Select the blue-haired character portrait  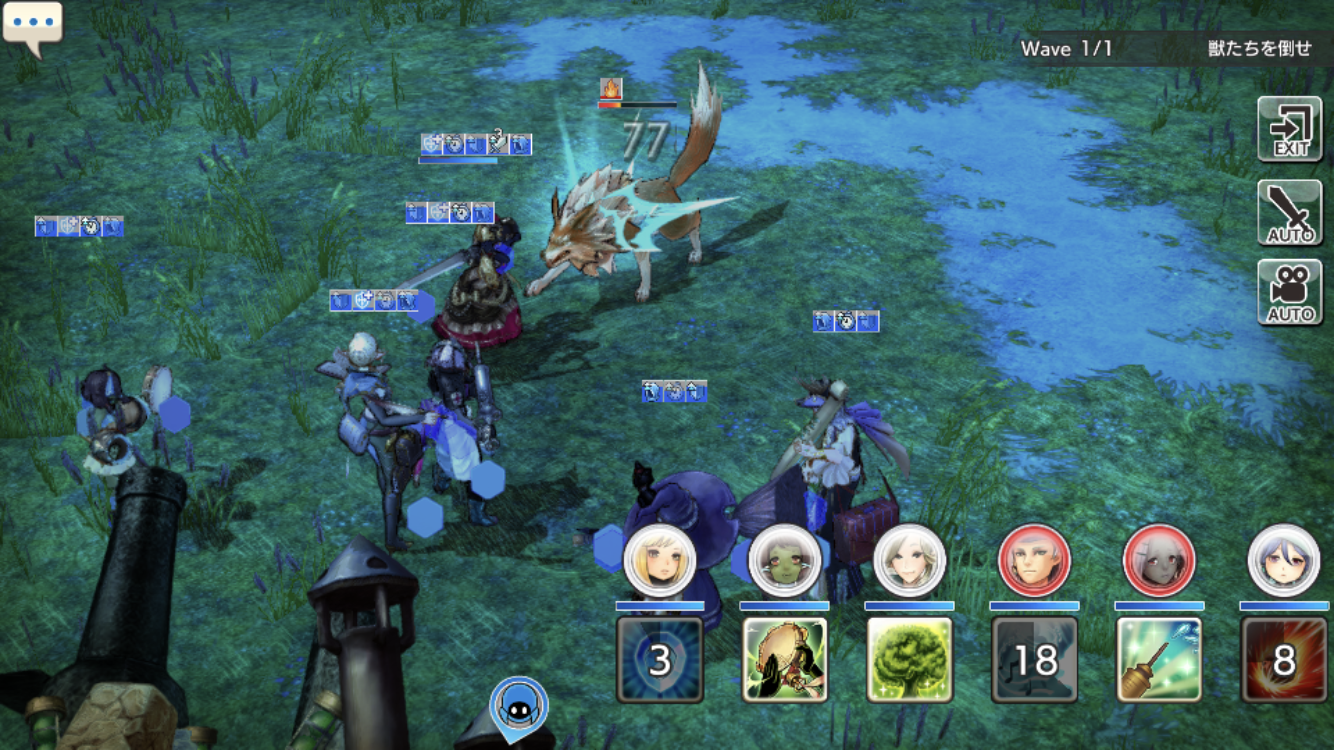click(x=1284, y=561)
